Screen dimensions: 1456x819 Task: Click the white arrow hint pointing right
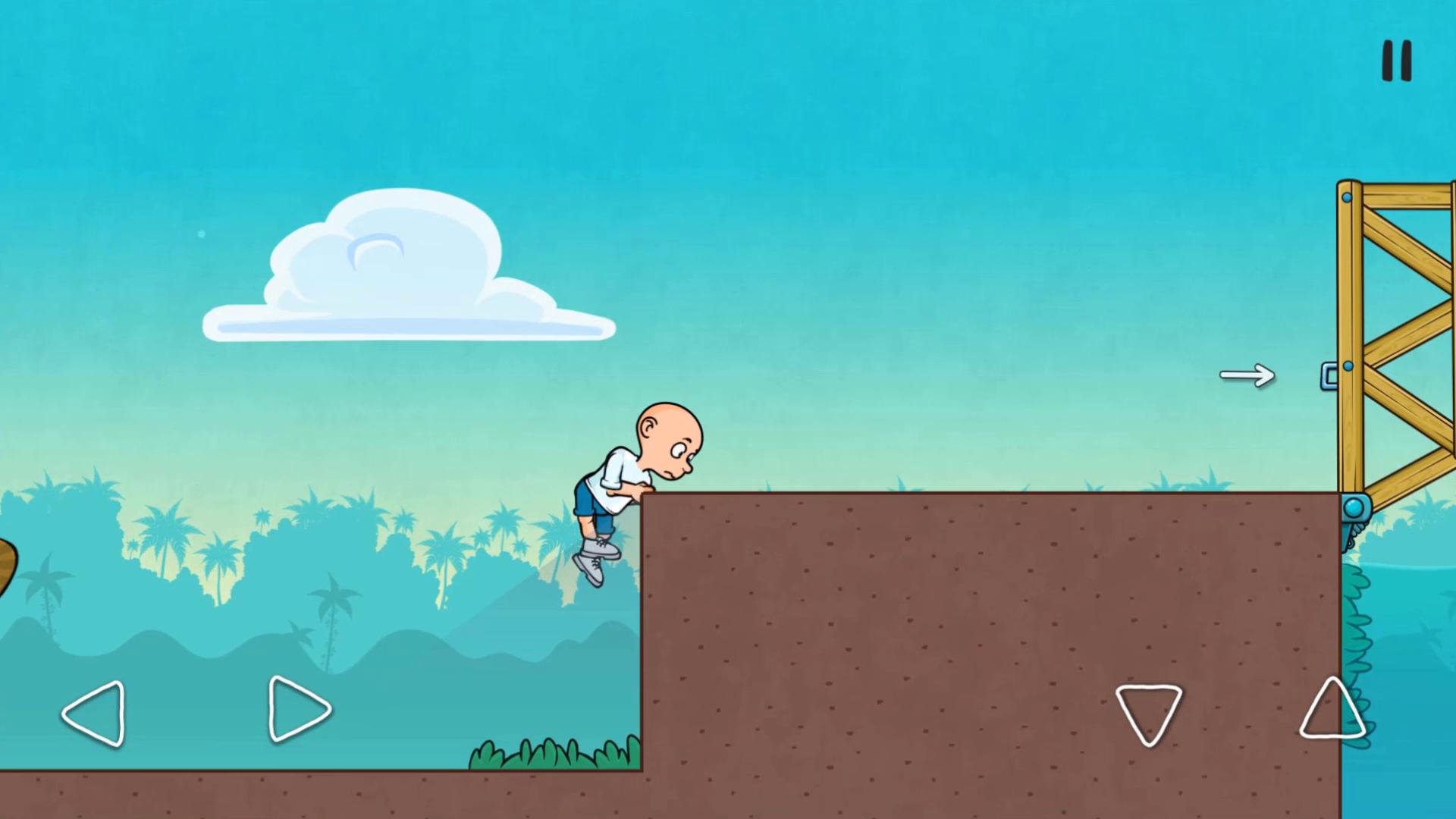point(1248,375)
